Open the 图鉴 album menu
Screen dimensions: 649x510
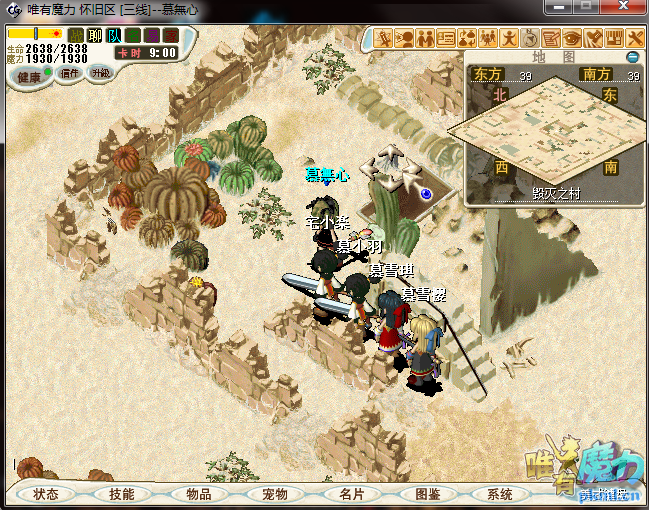click(426, 494)
